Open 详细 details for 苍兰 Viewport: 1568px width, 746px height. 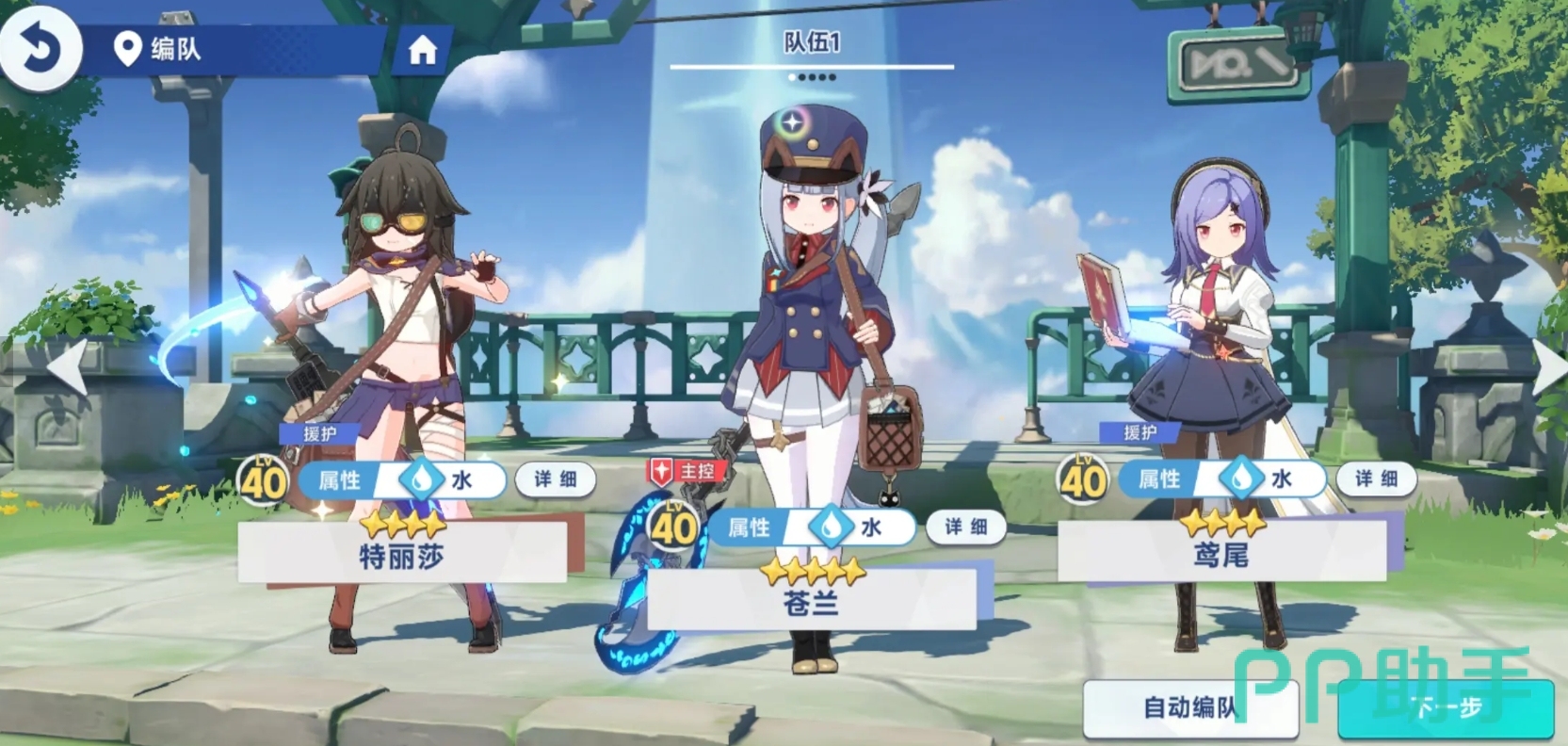(x=965, y=527)
